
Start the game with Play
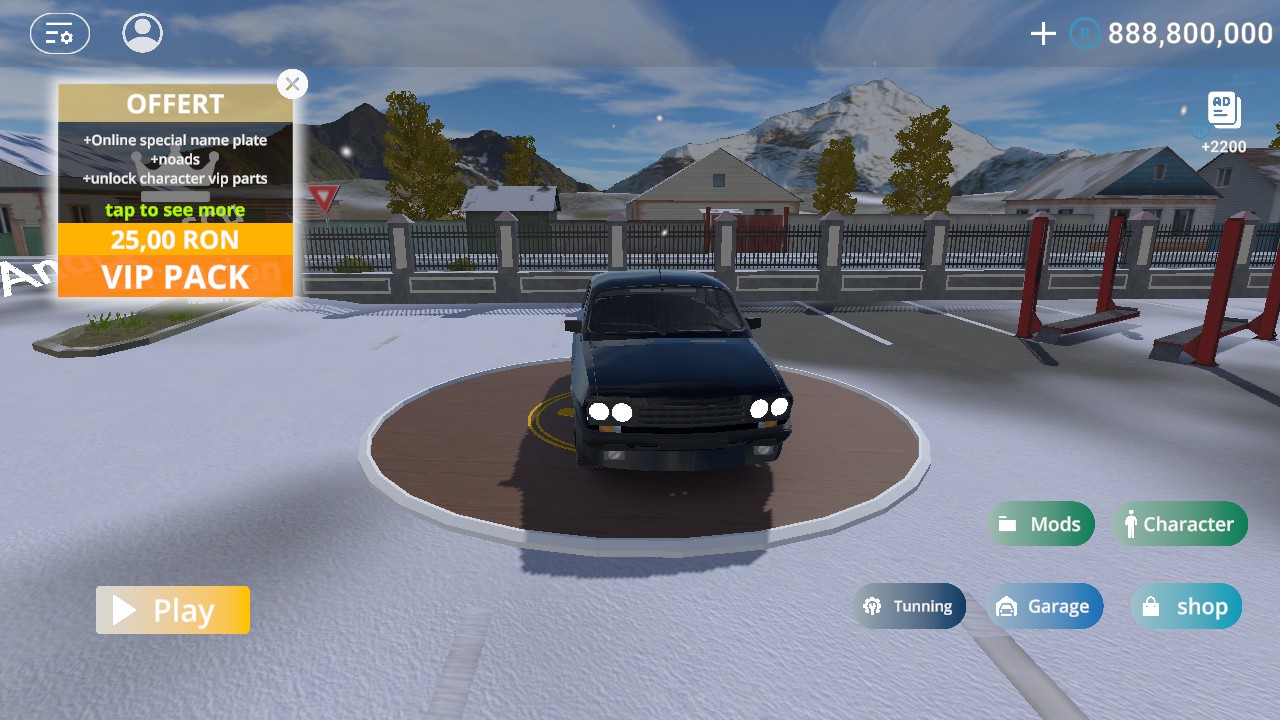[x=173, y=610]
